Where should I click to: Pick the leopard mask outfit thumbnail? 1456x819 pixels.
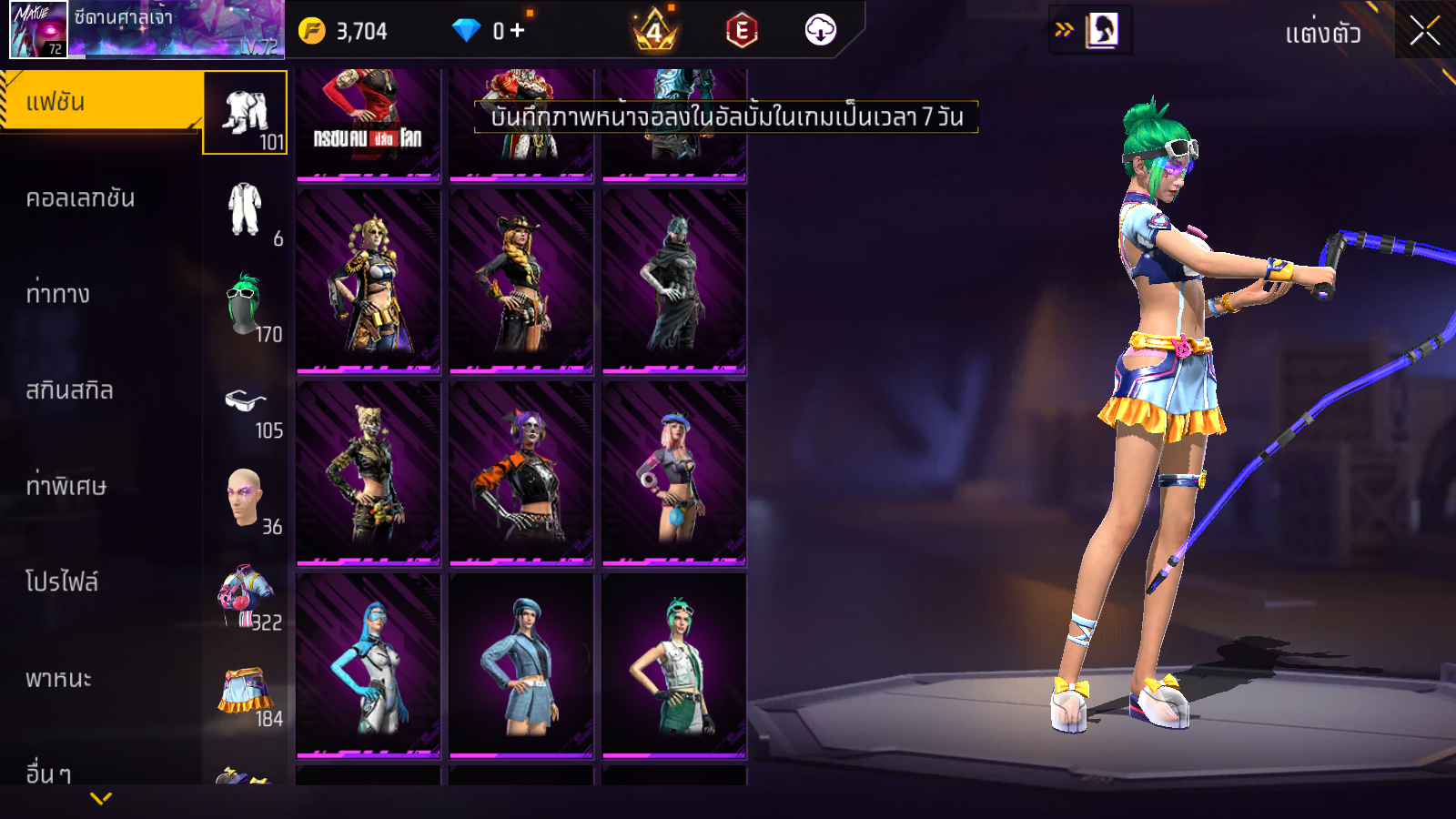pyautogui.click(x=369, y=473)
